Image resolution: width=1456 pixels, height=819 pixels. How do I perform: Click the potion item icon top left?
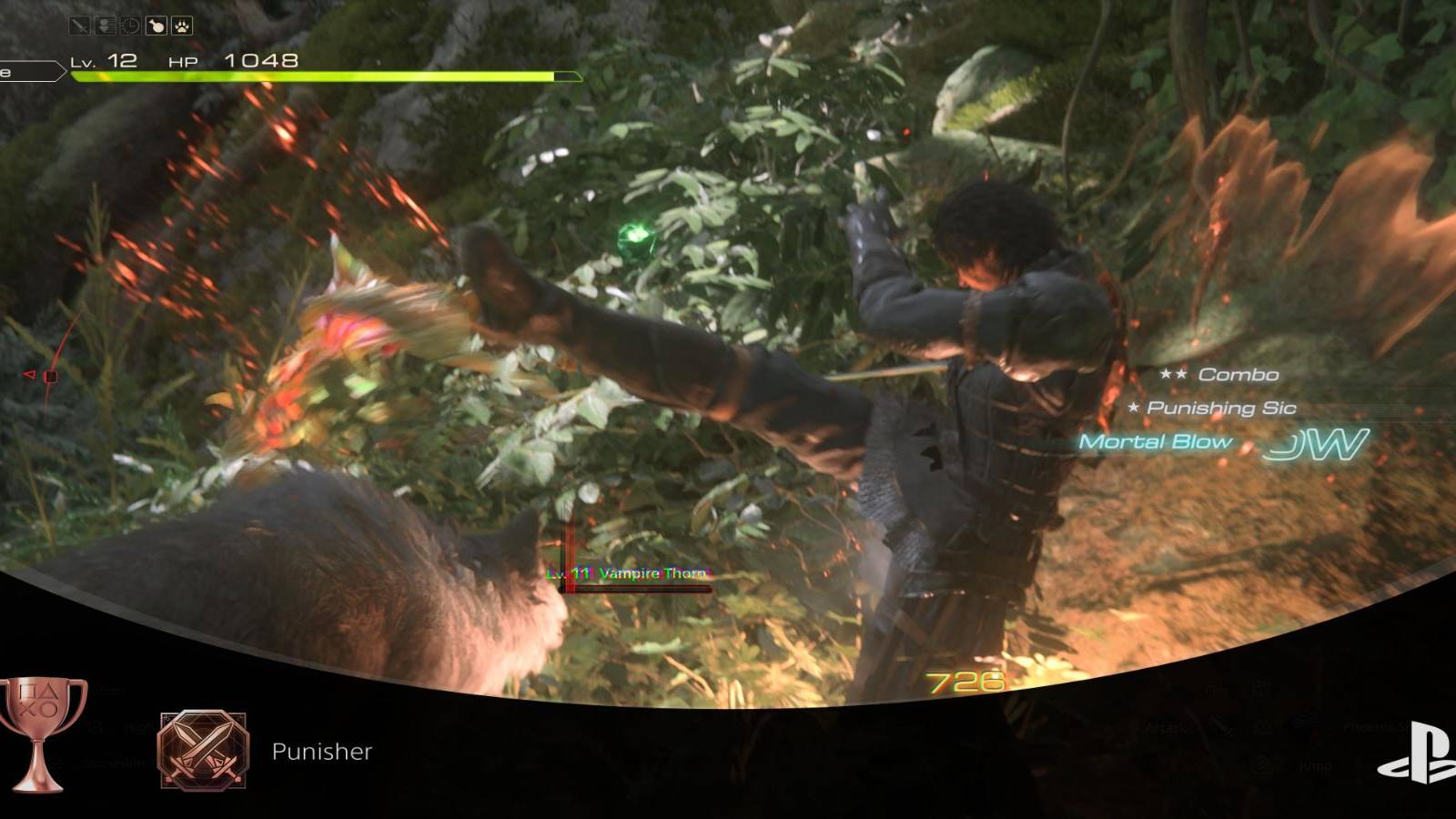(106, 25)
